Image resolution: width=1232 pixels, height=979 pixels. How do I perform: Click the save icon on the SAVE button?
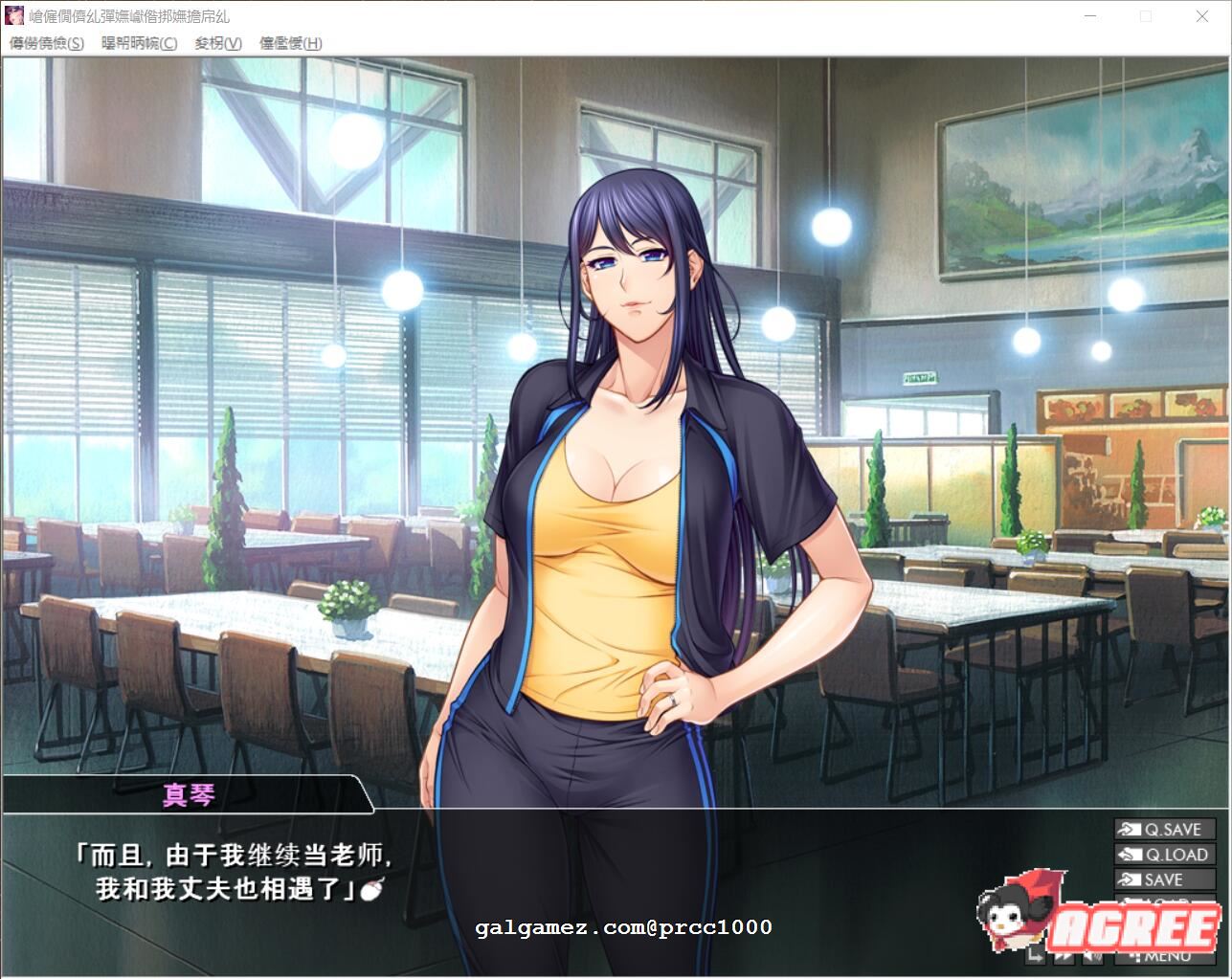click(x=1130, y=879)
